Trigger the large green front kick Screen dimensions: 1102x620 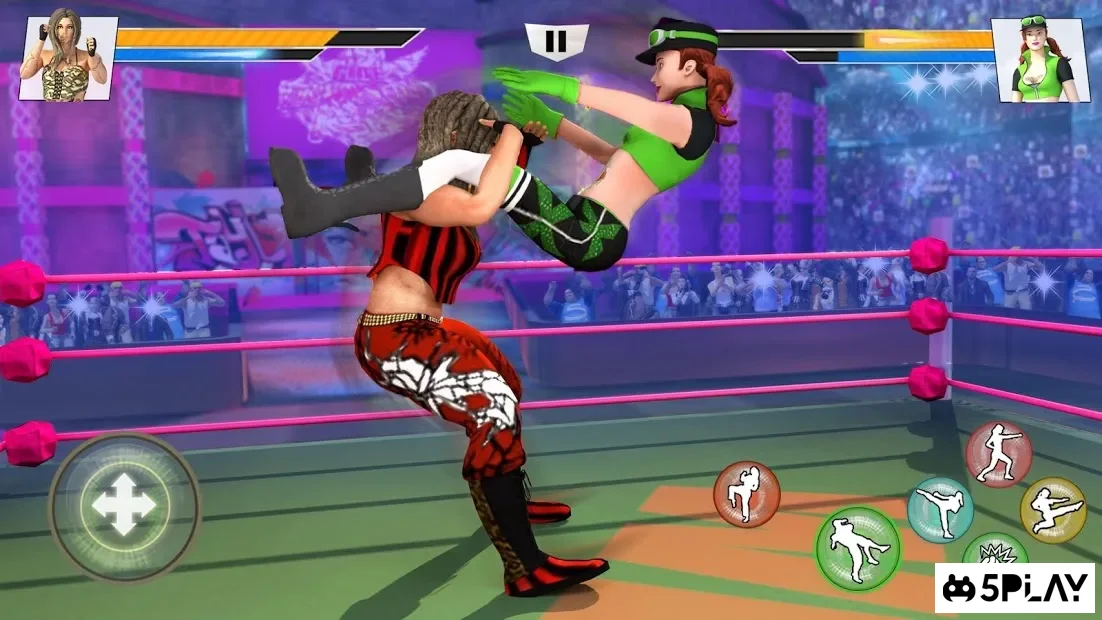tap(857, 547)
